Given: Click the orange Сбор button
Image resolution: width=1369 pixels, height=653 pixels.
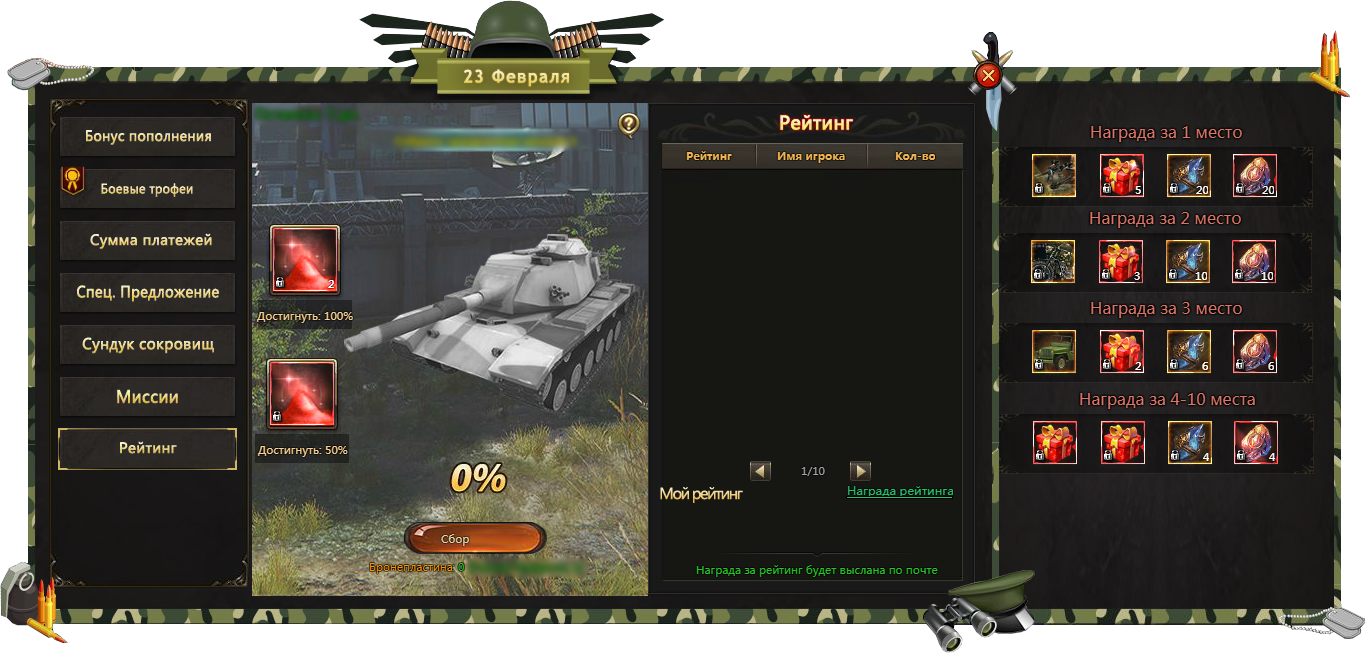Looking at the screenshot, I should [475, 539].
